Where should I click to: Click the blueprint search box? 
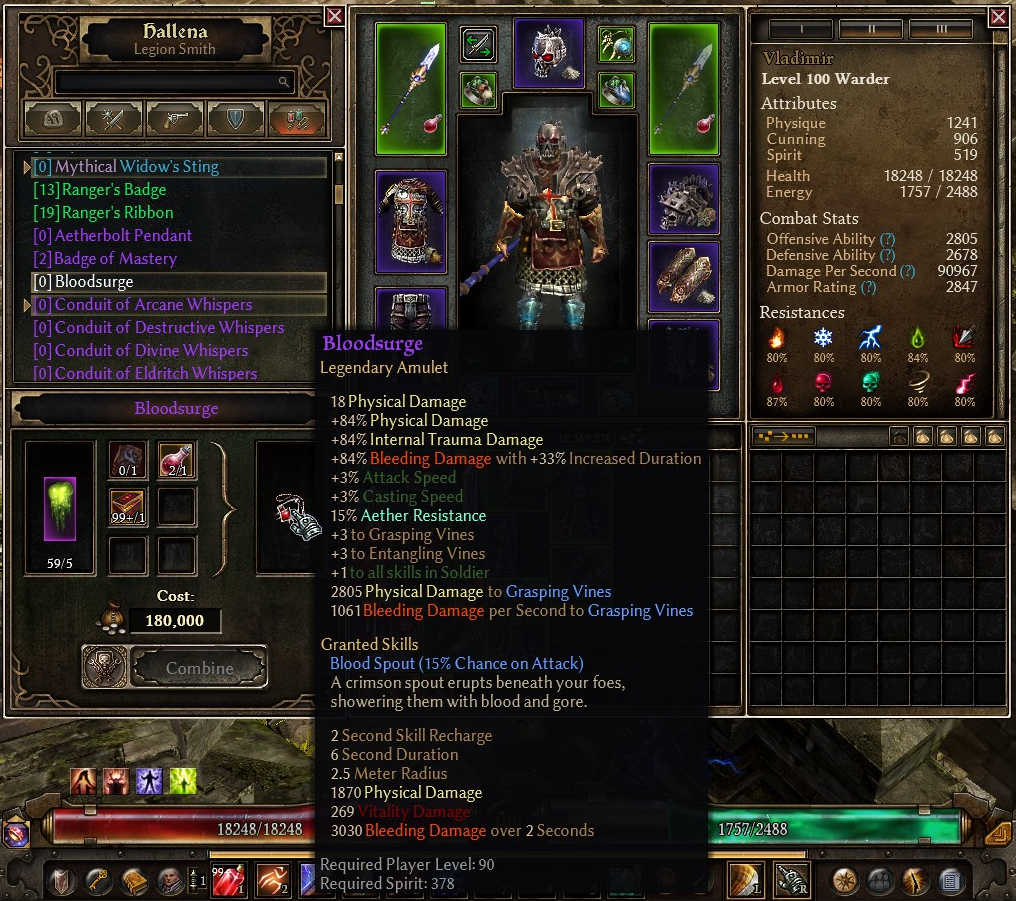click(175, 82)
